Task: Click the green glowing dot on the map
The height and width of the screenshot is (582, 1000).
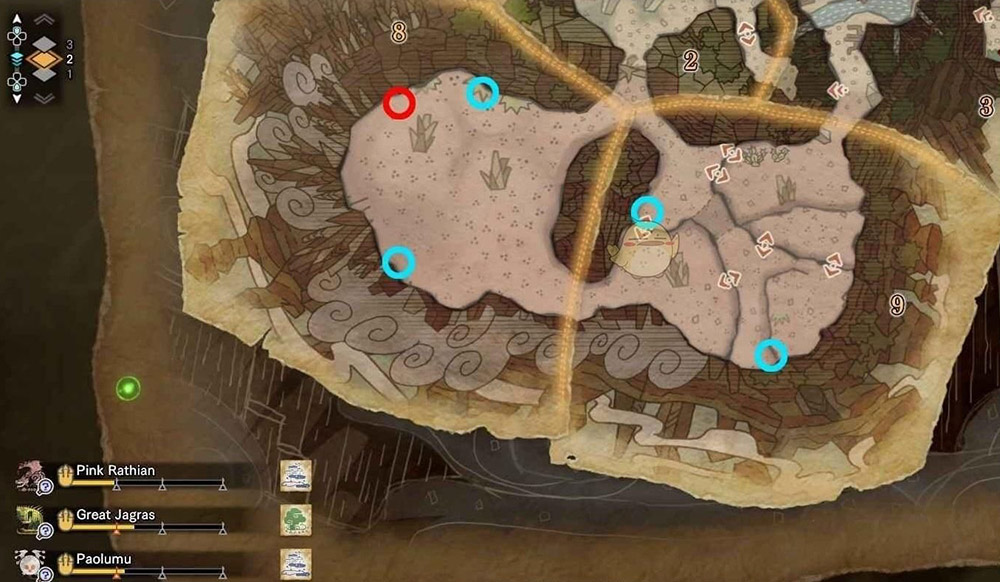Action: coord(127,387)
